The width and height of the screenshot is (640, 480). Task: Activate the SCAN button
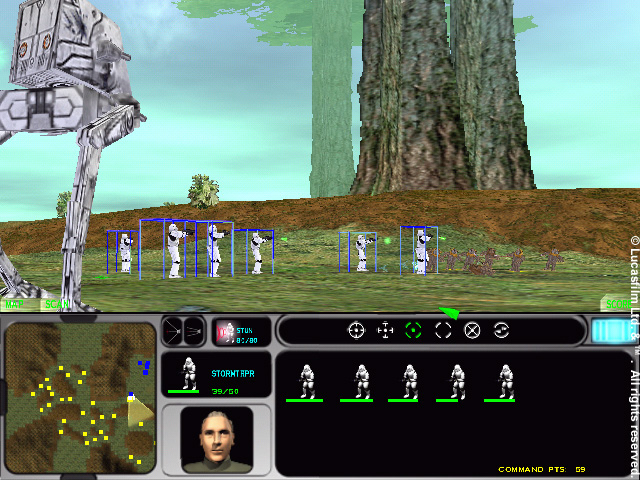coord(55,303)
